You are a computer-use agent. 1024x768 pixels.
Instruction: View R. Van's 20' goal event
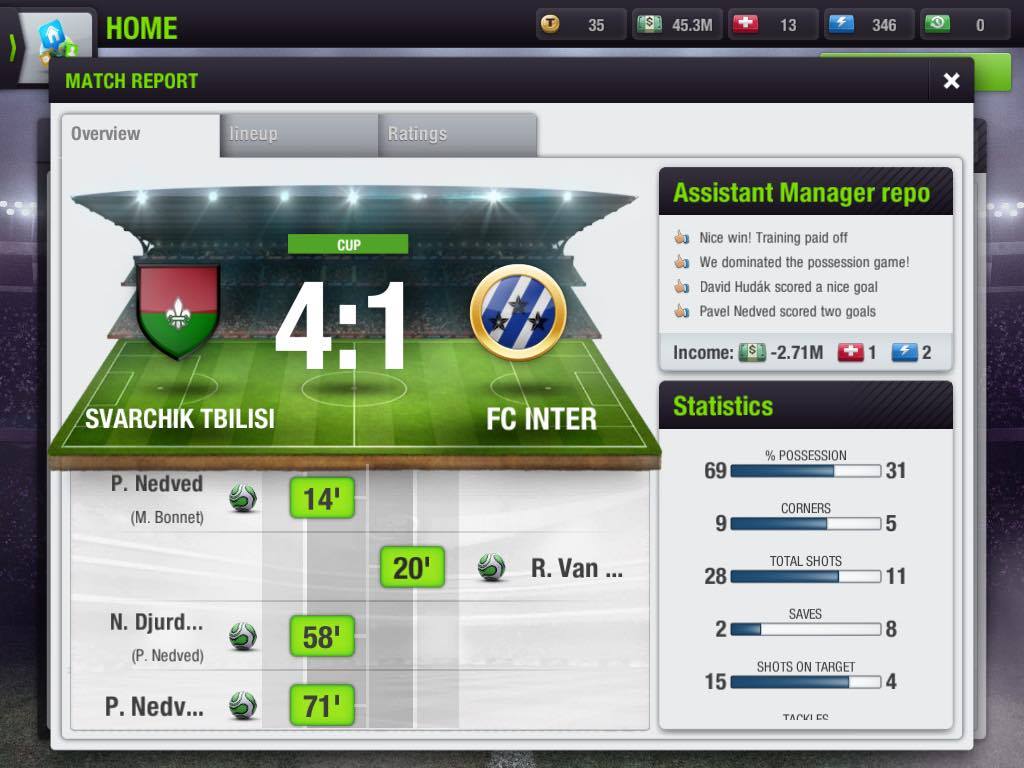[412, 568]
